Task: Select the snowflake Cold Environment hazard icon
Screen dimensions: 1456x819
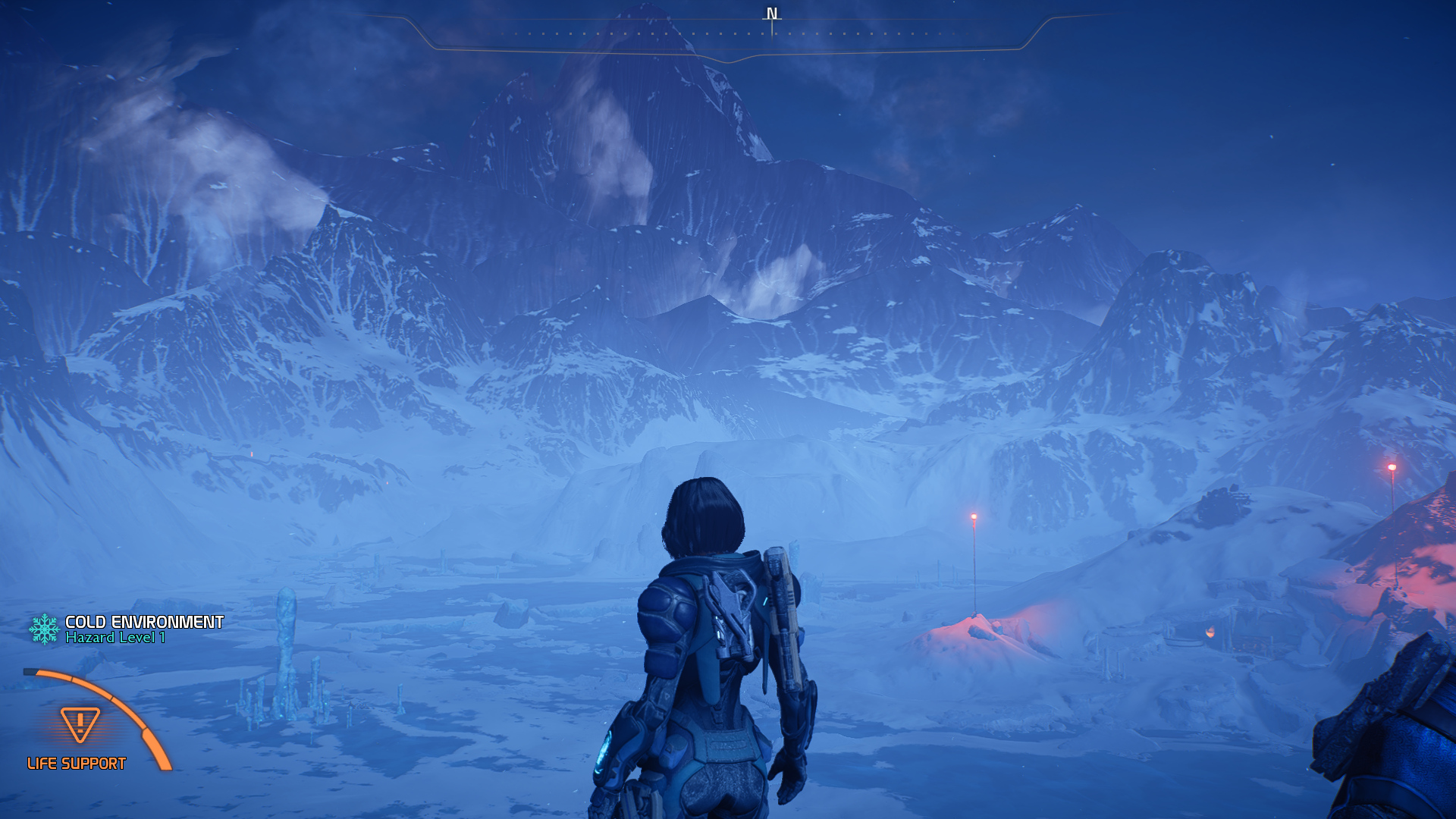Action: (x=44, y=629)
